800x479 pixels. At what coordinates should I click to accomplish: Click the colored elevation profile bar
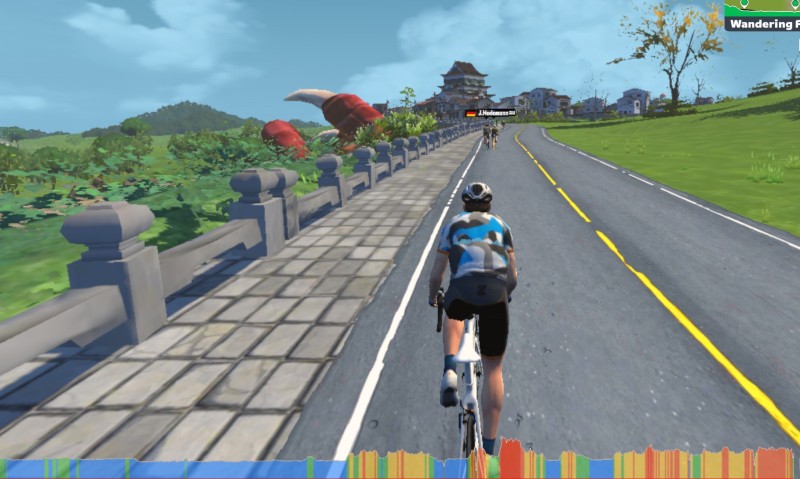(x=400, y=466)
